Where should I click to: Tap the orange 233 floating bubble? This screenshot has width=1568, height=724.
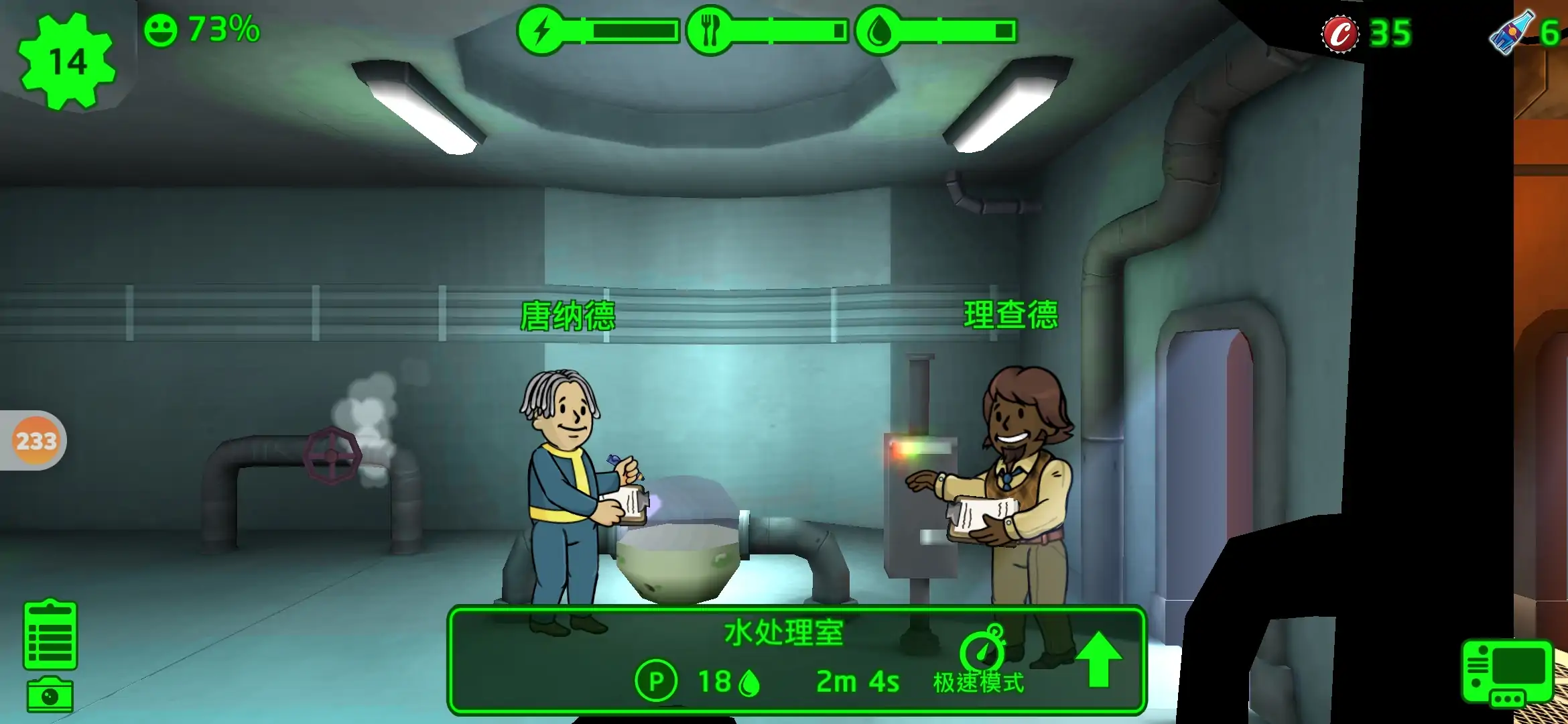tap(36, 440)
